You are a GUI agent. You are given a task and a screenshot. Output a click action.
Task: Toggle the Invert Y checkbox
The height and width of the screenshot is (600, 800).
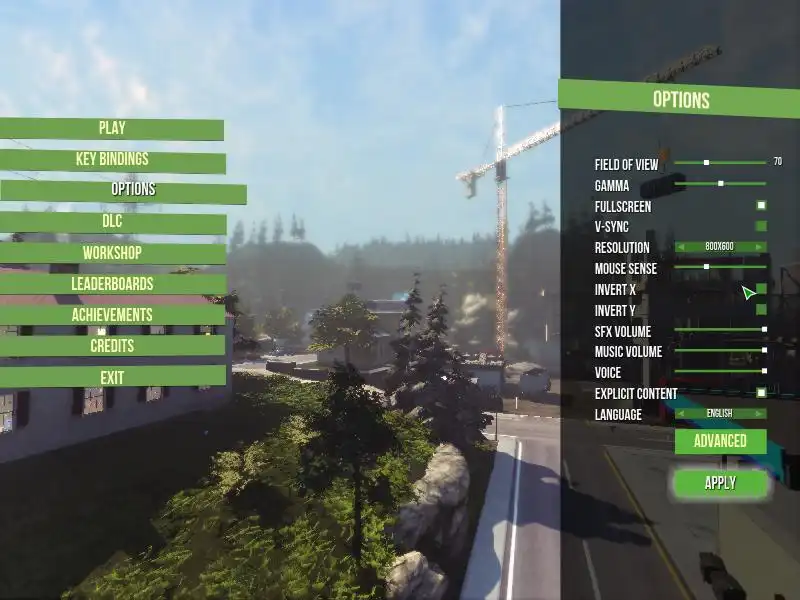[x=761, y=310]
